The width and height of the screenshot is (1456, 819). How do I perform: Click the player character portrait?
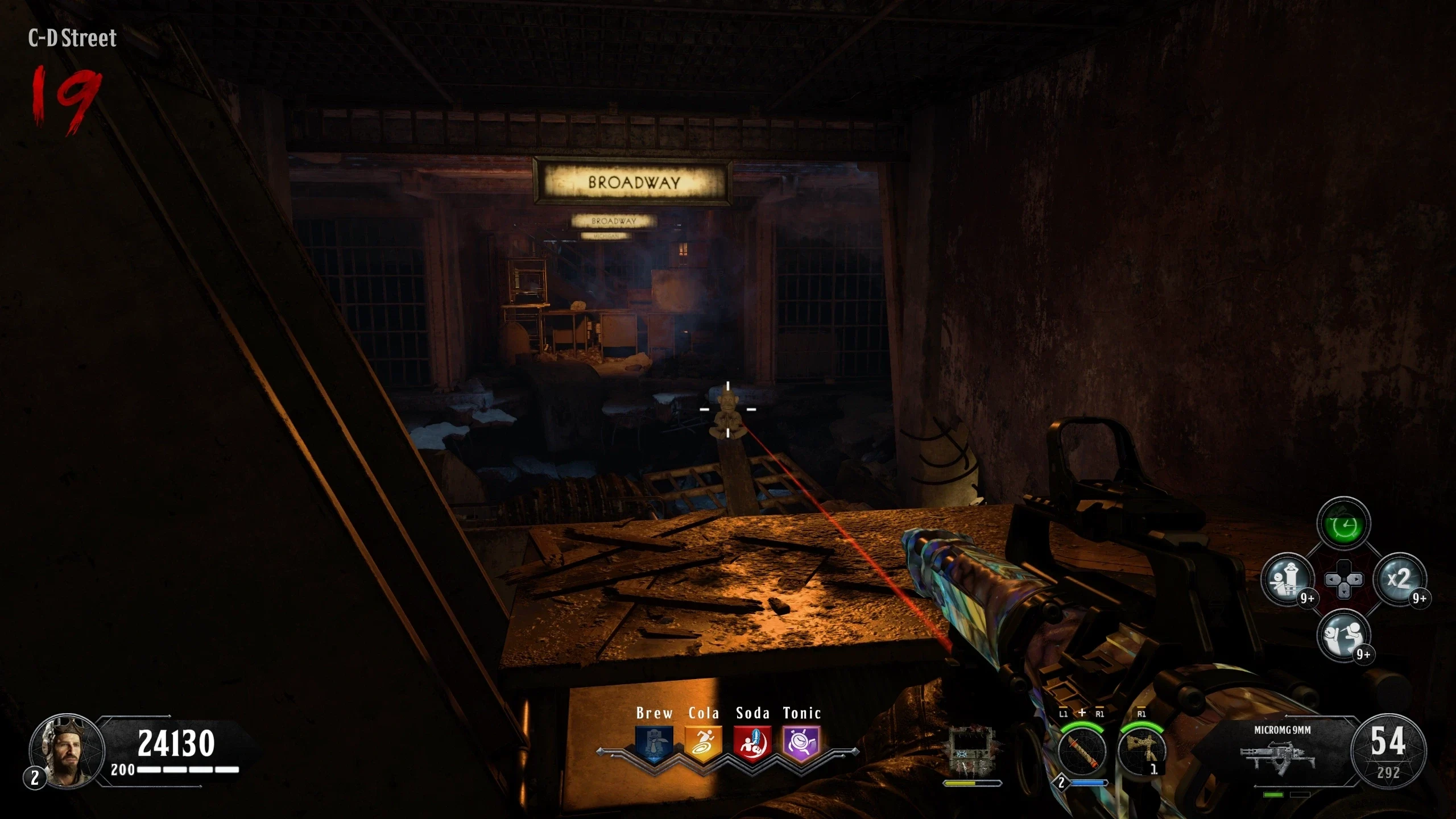67,751
